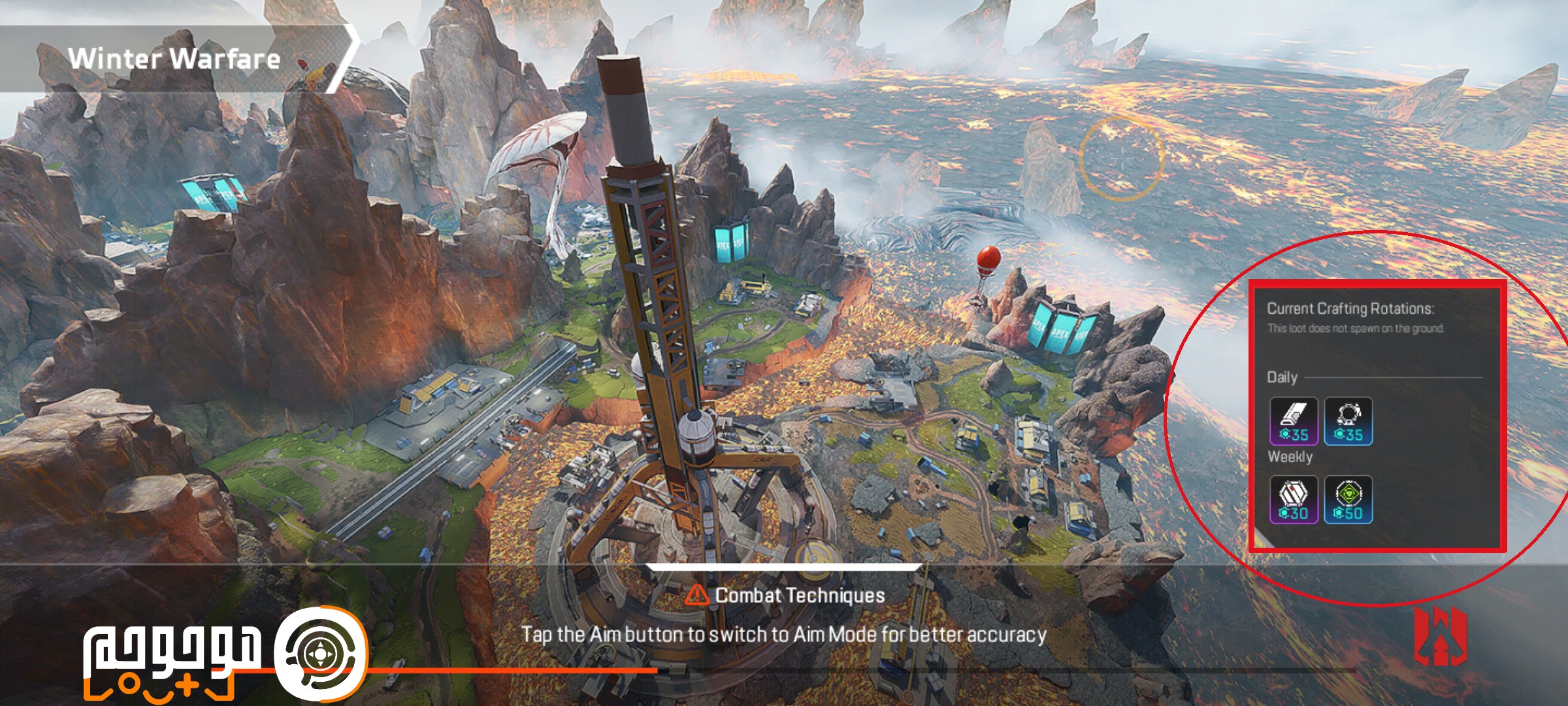Viewport: 1568px width, 706px height.
Task: Open the weekly hexagonal attachment costing 30 materials
Action: (1294, 500)
